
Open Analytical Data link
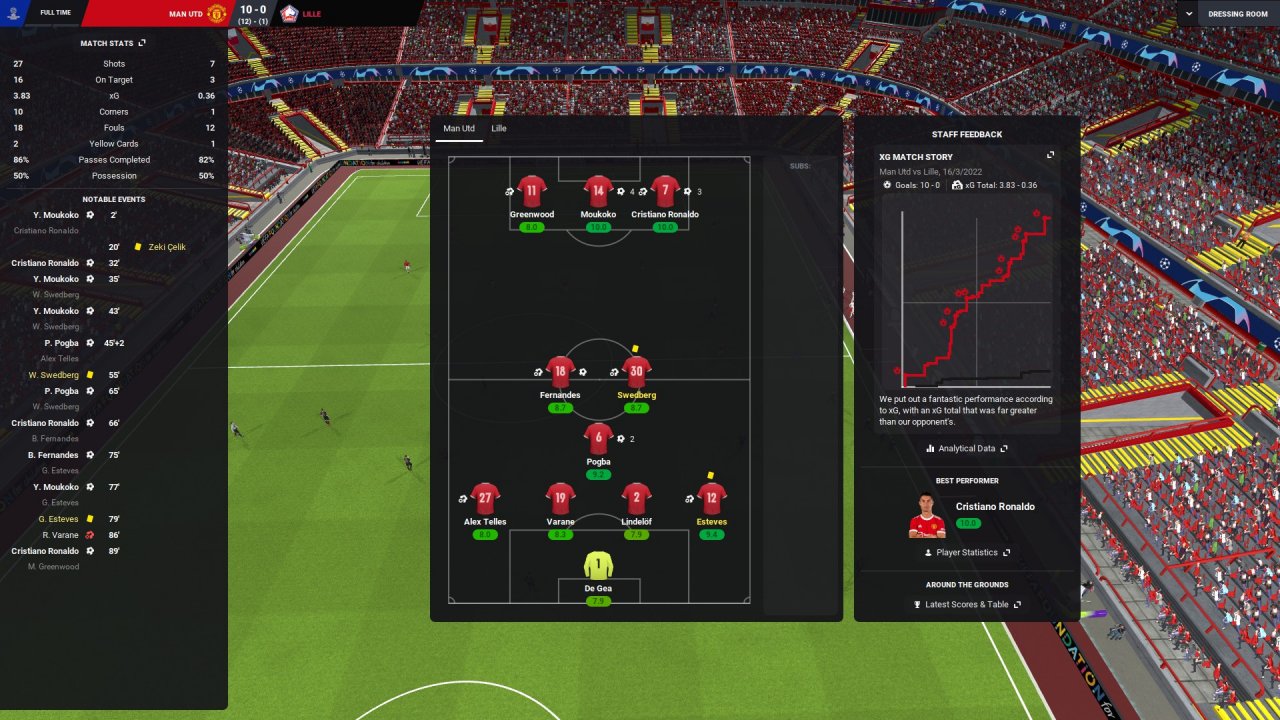click(x=968, y=449)
